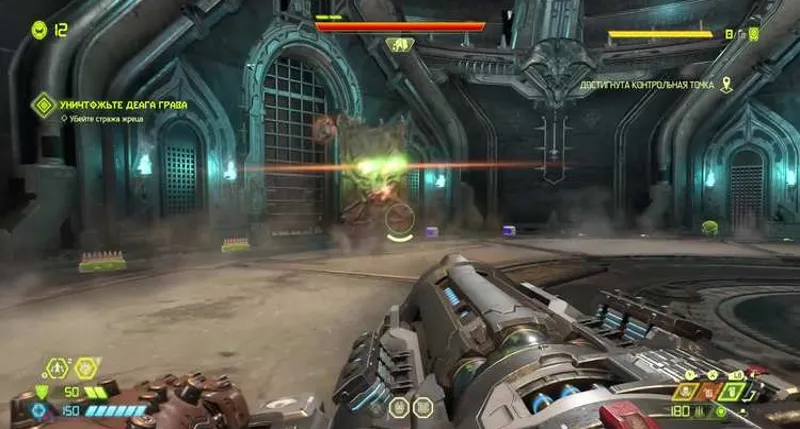Click the boss emblem below the health bar
Screen dimensions: 800x429
(399, 45)
